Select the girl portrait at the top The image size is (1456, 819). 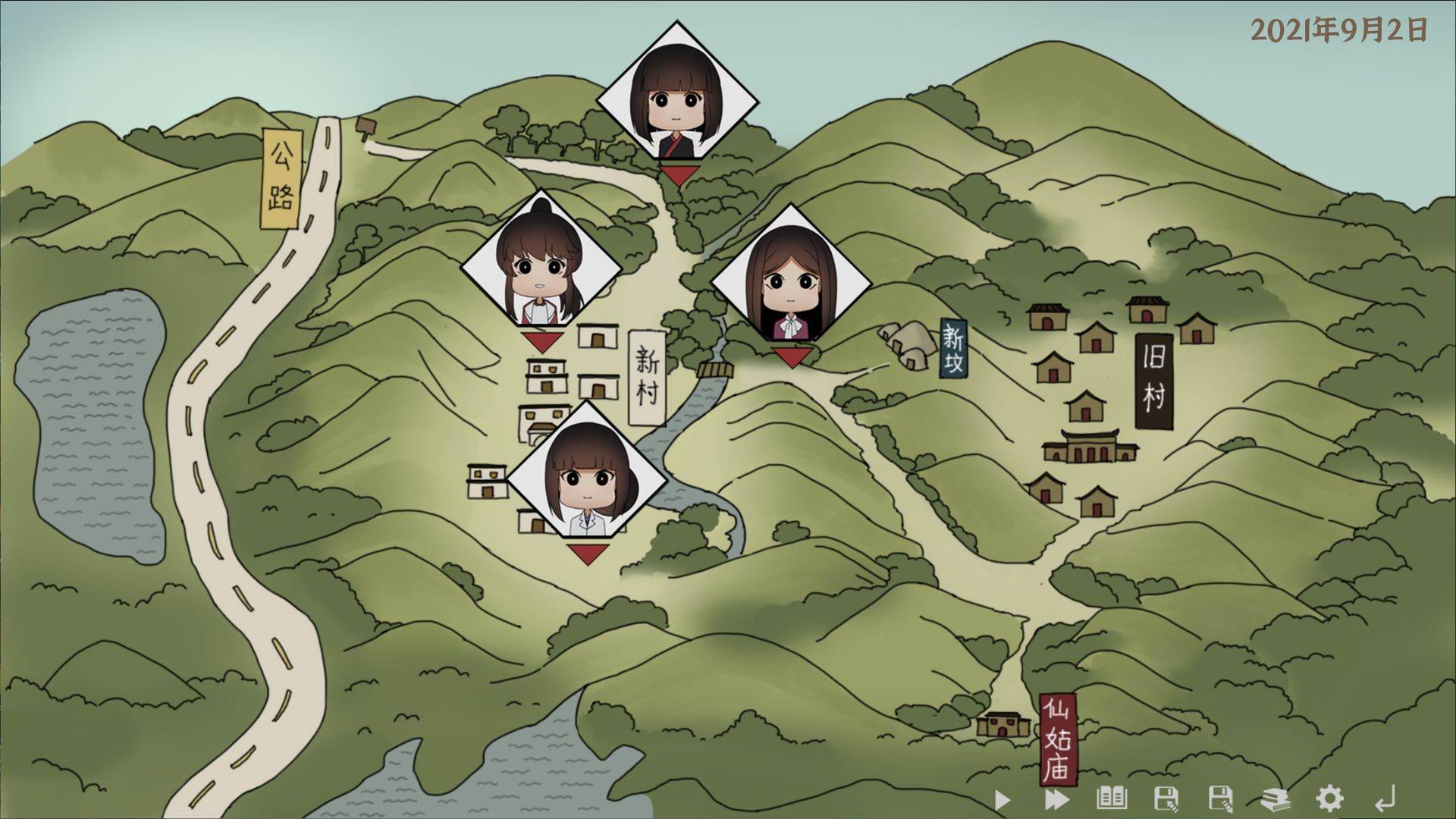click(x=677, y=99)
